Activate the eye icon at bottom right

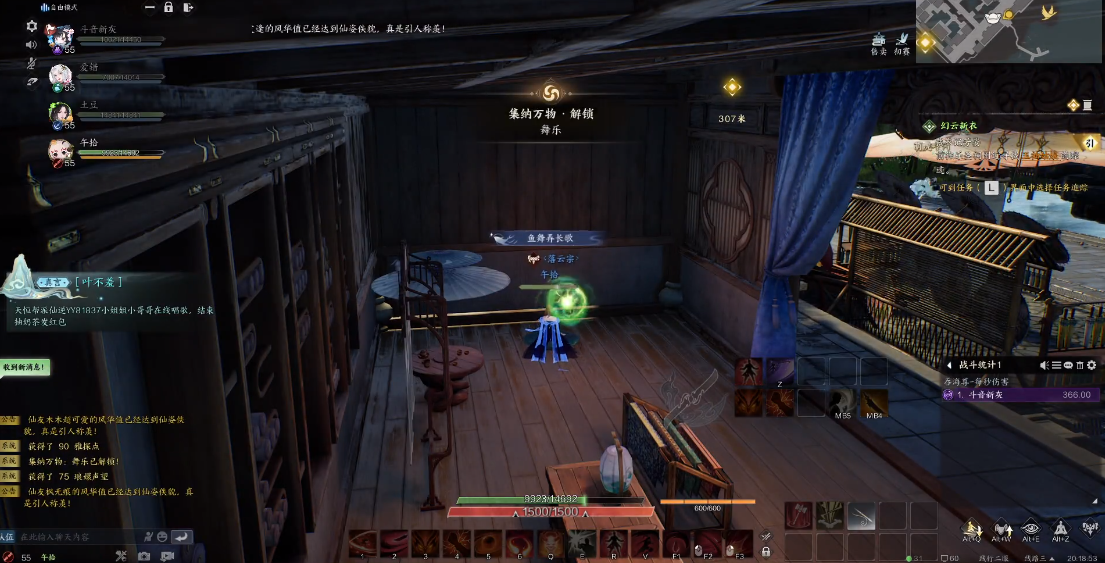[x=1031, y=529]
